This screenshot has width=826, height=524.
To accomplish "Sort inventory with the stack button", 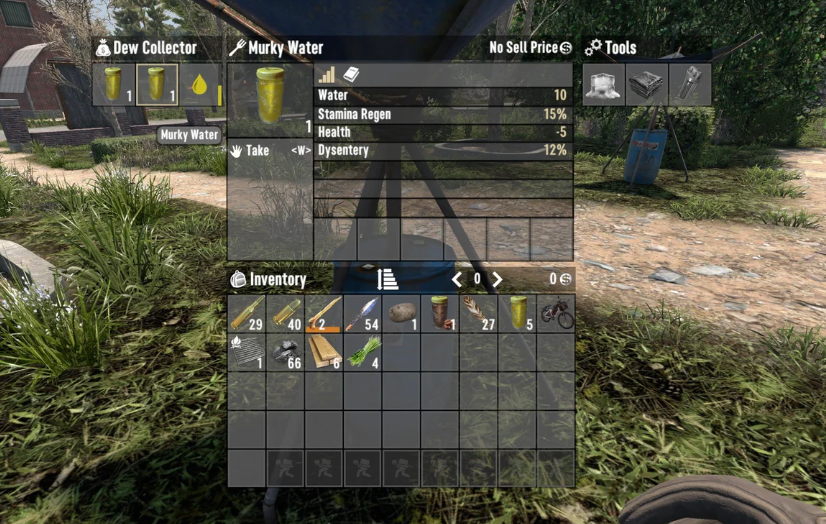I will 388,280.
